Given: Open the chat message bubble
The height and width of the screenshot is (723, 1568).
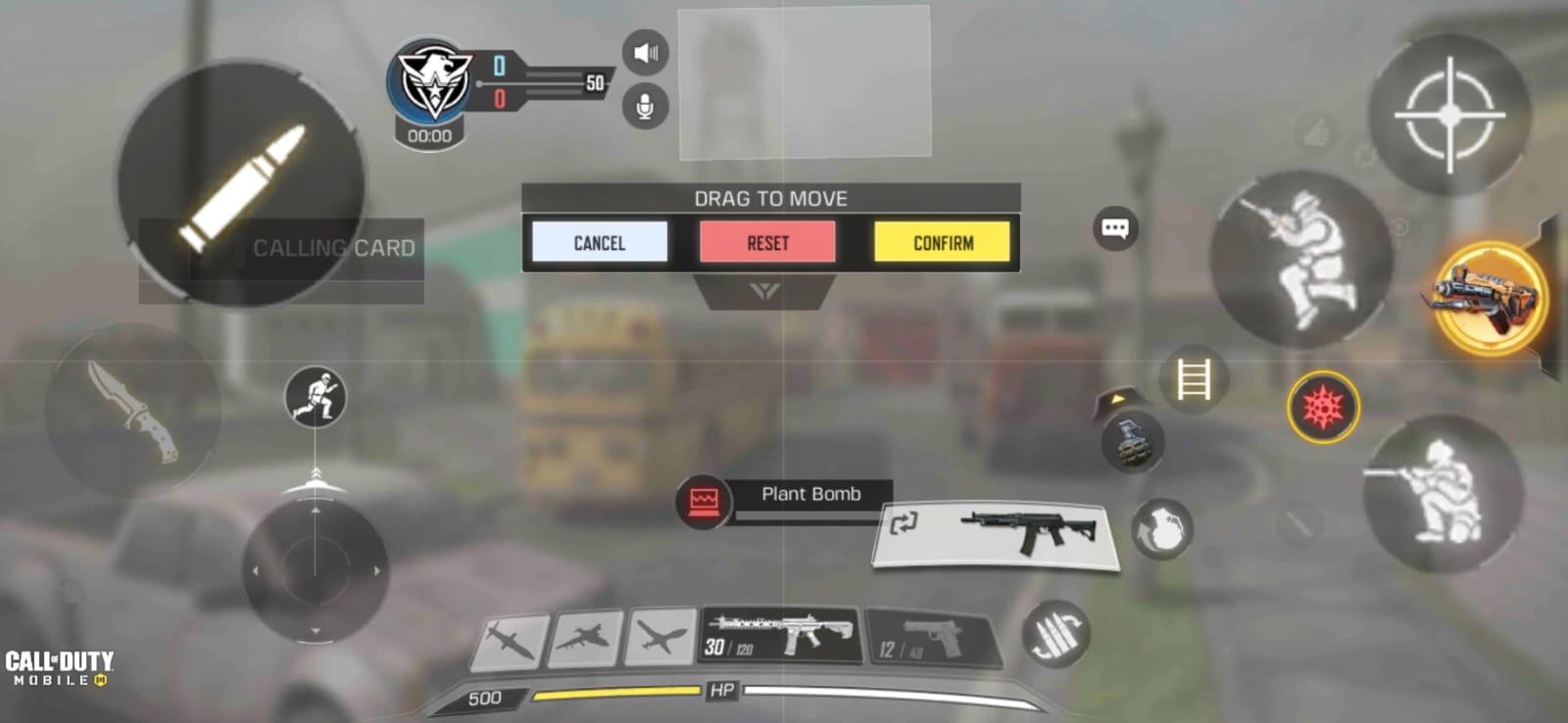Looking at the screenshot, I should click(x=1115, y=227).
